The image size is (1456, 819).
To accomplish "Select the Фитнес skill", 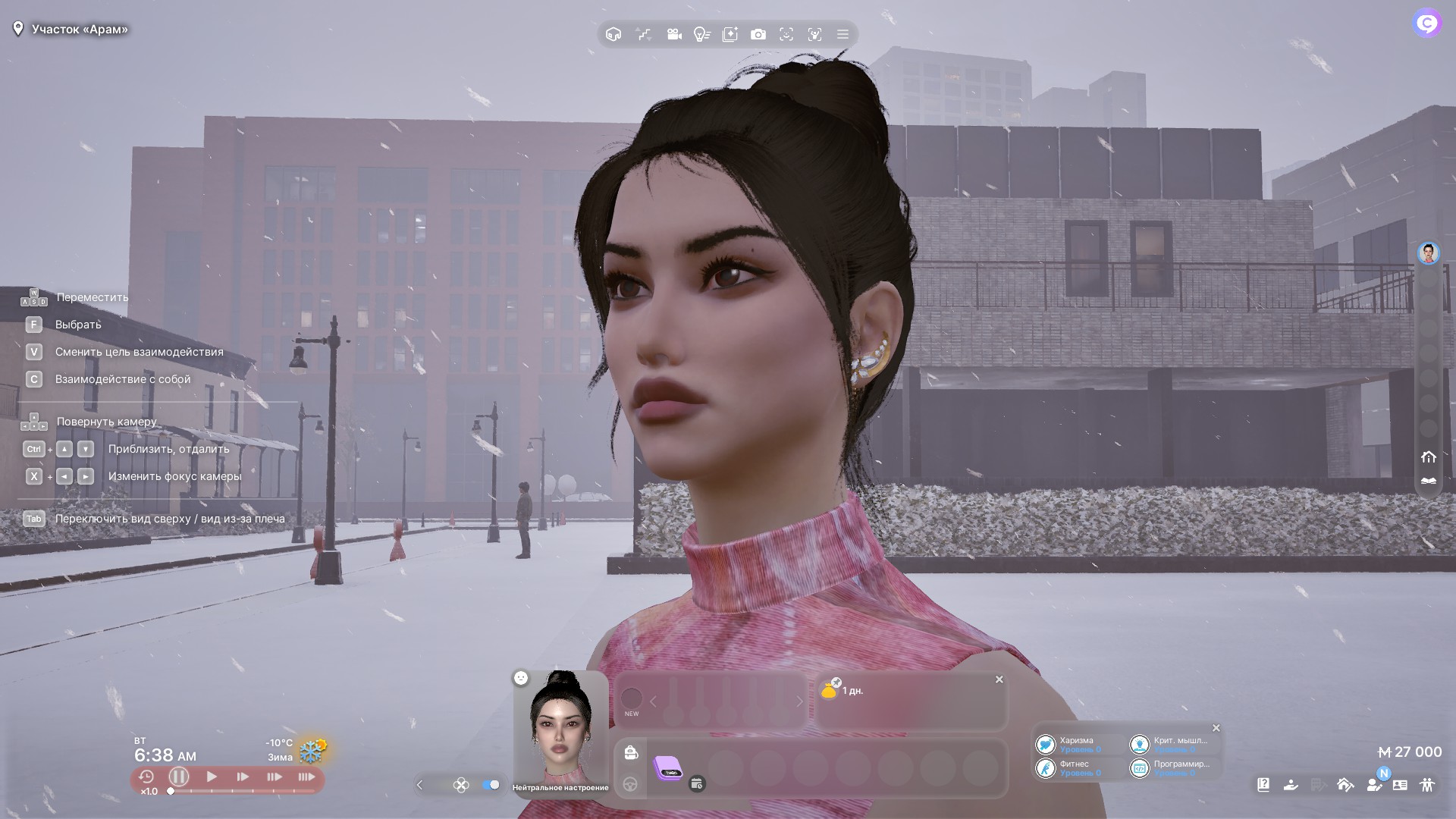I will (1069, 768).
